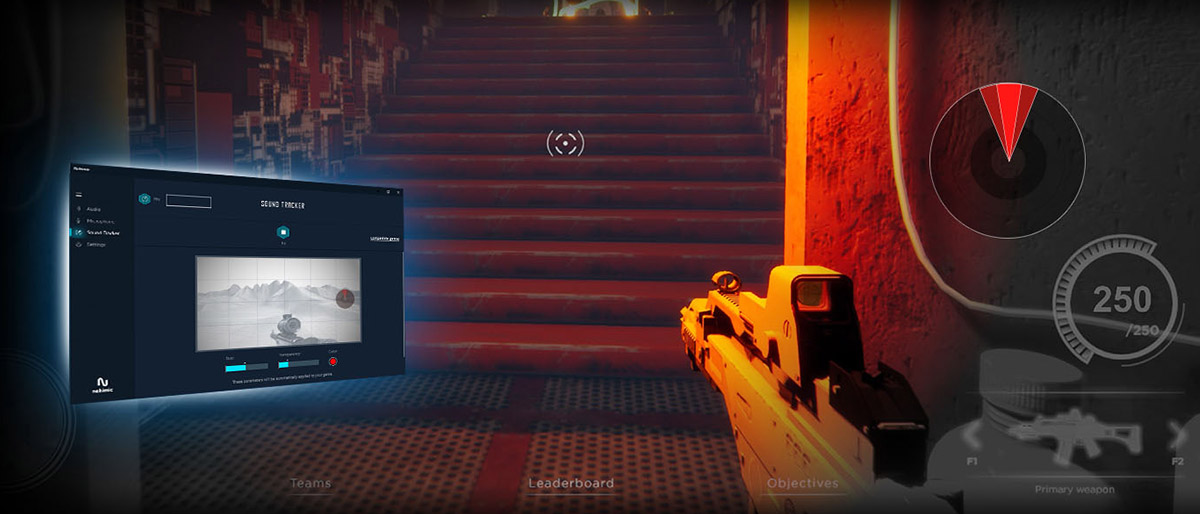Toggle the Sound Tracker on/off button
Viewport: 1200px width, 514px height.
tap(283, 231)
